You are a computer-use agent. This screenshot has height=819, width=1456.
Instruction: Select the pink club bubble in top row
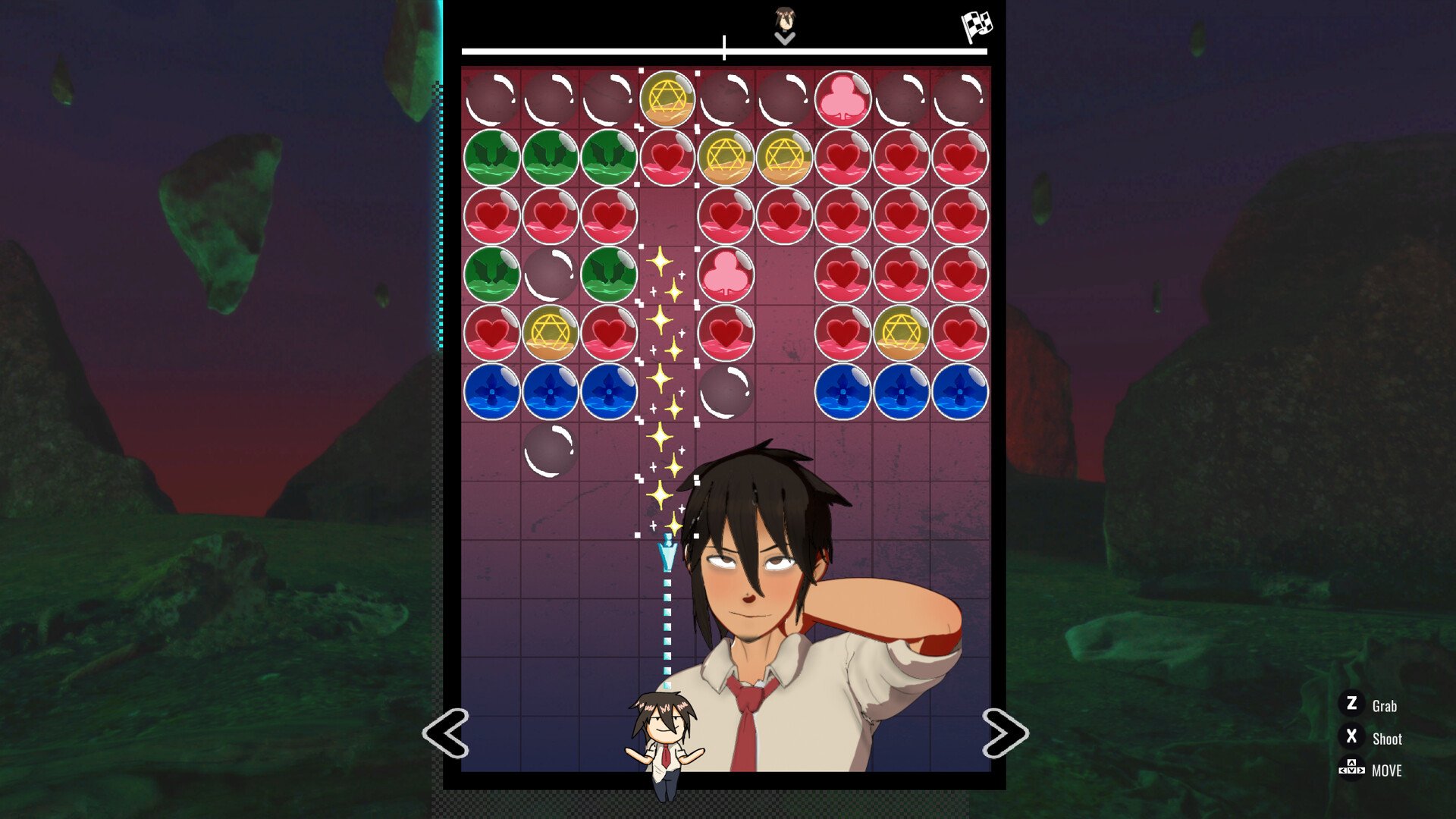coord(842,99)
